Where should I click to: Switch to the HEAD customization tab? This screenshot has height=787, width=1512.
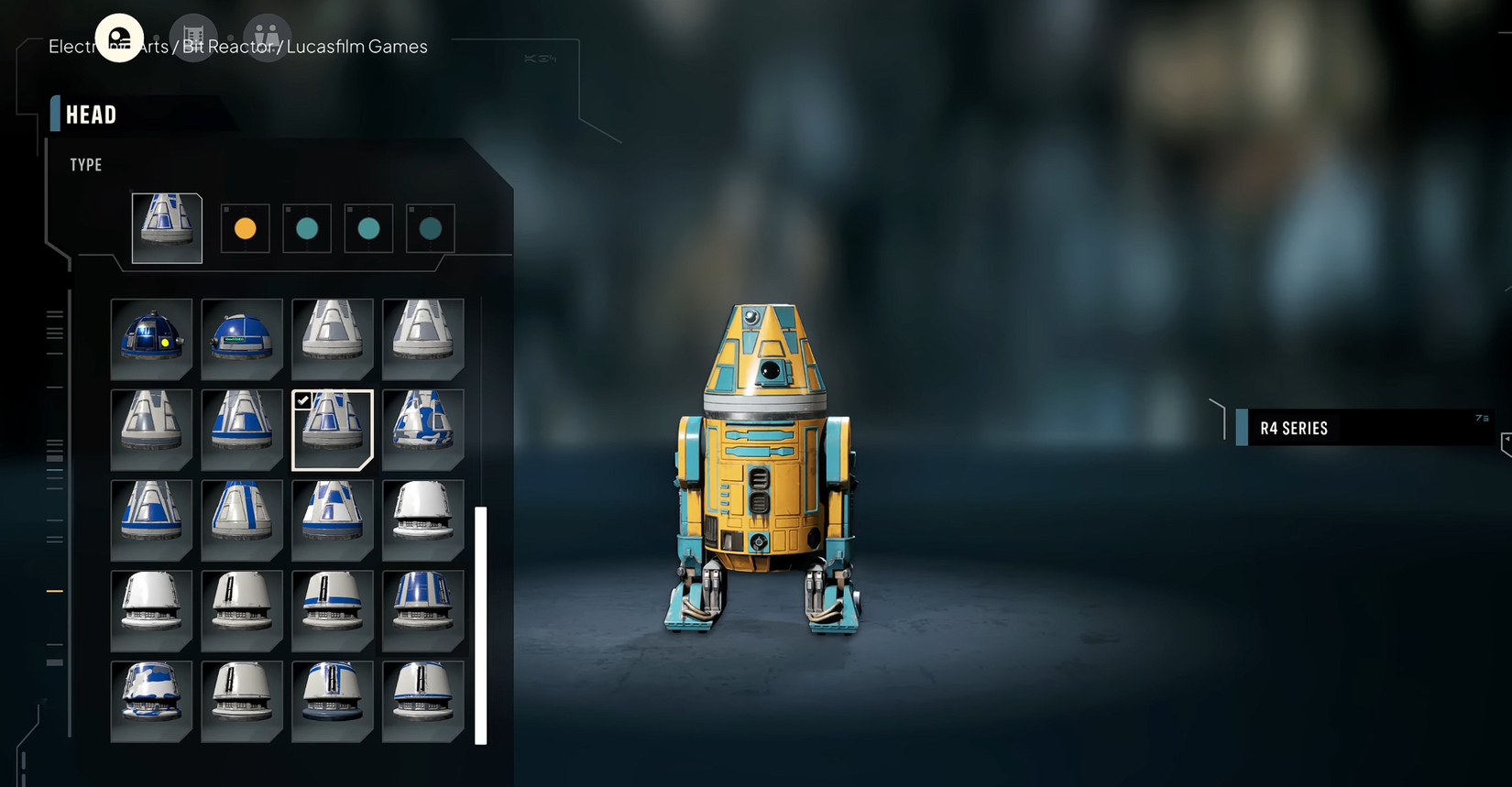click(91, 115)
